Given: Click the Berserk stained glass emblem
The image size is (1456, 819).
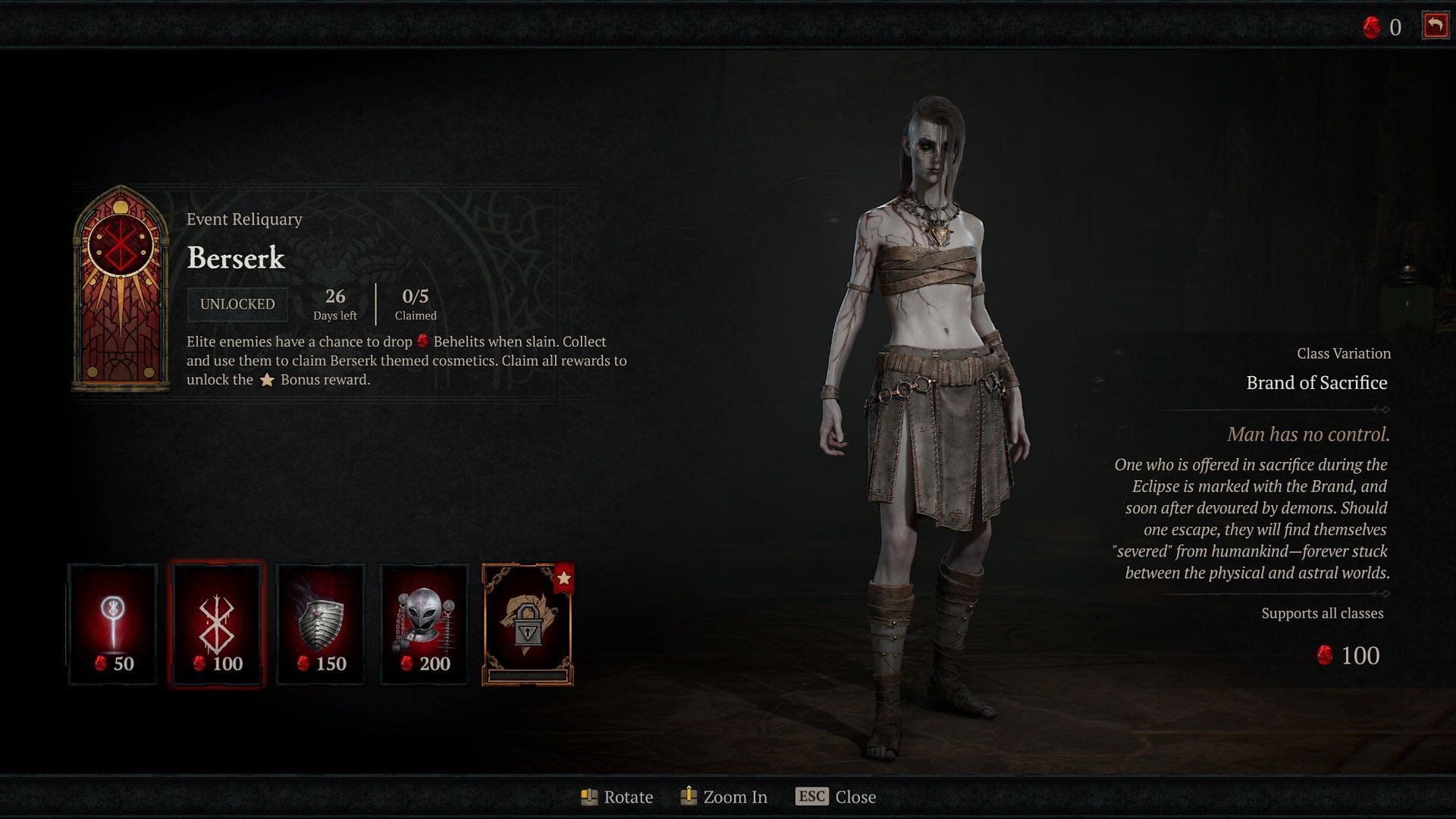Looking at the screenshot, I should point(121,288).
